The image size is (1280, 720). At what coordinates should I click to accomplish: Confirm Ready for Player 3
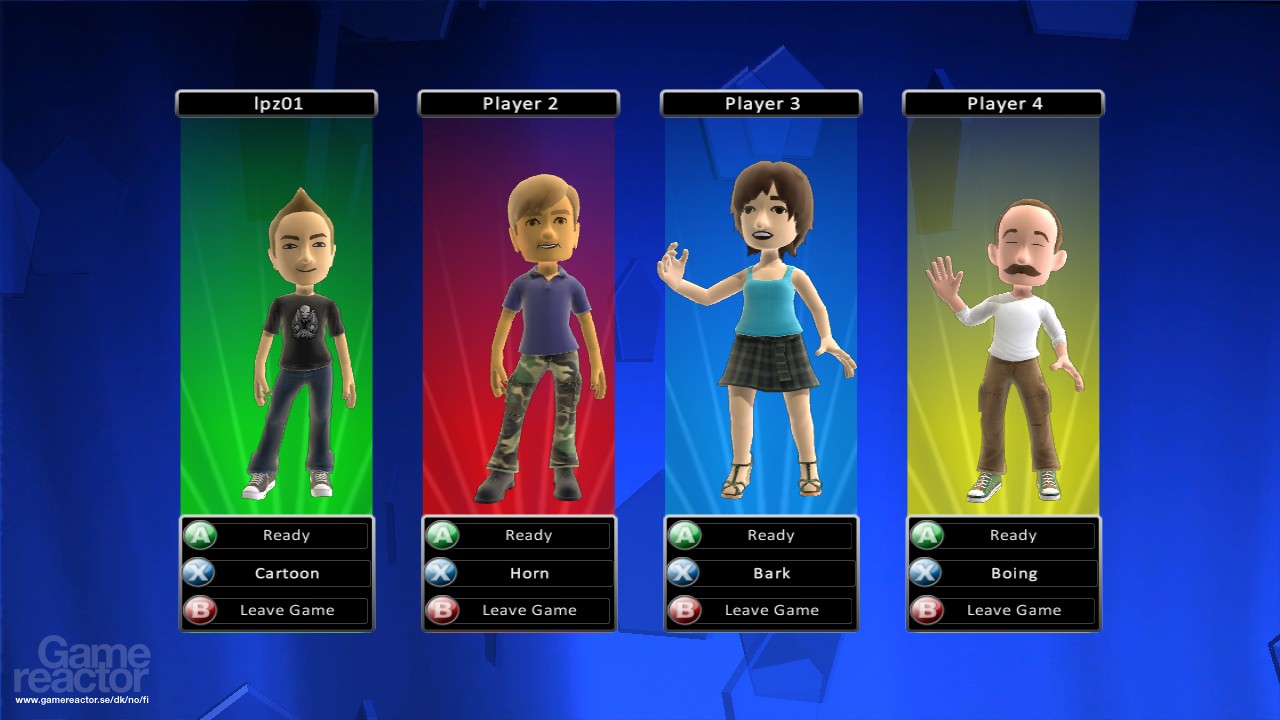coord(770,536)
